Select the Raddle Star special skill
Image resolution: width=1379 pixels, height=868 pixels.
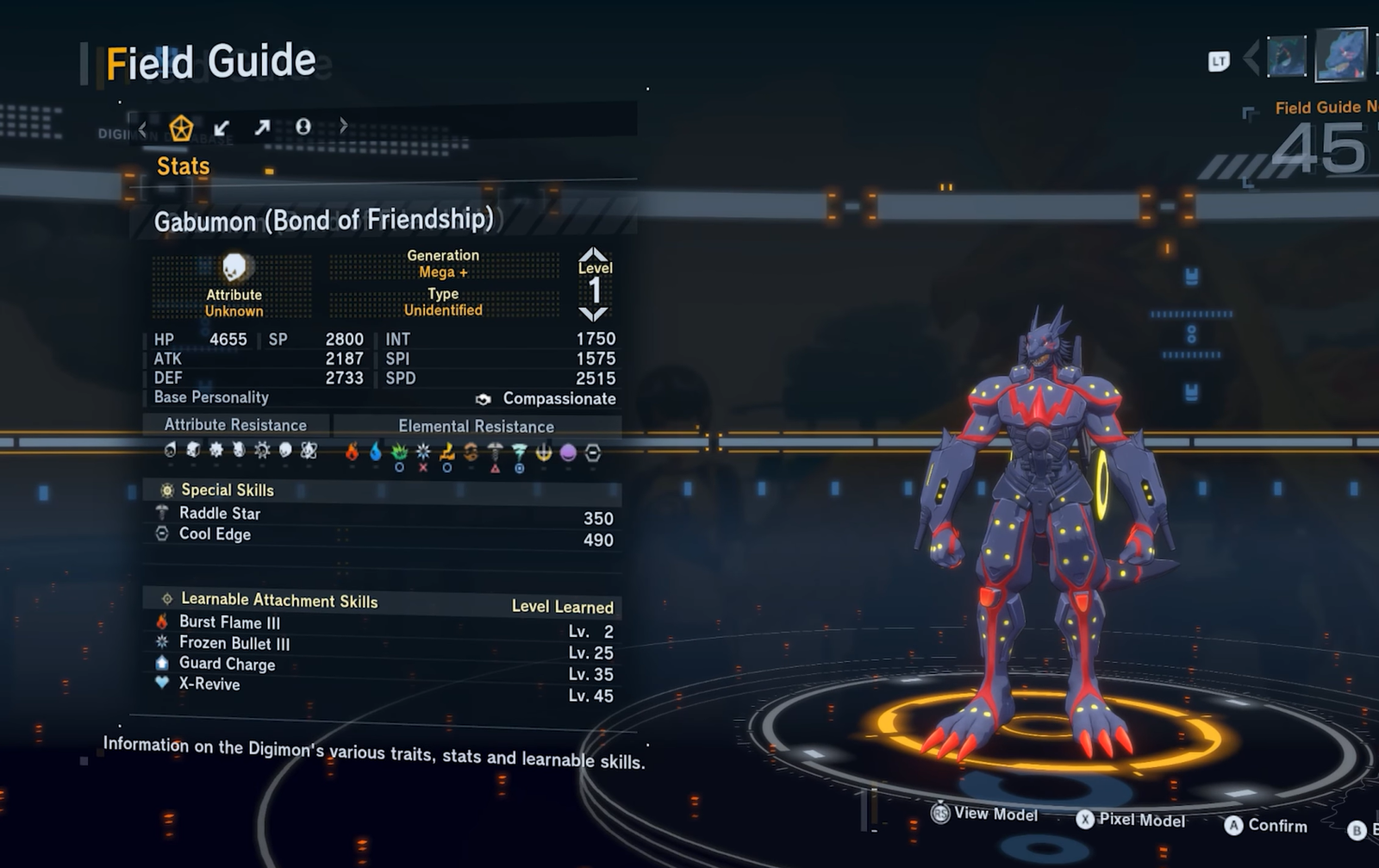point(220,514)
